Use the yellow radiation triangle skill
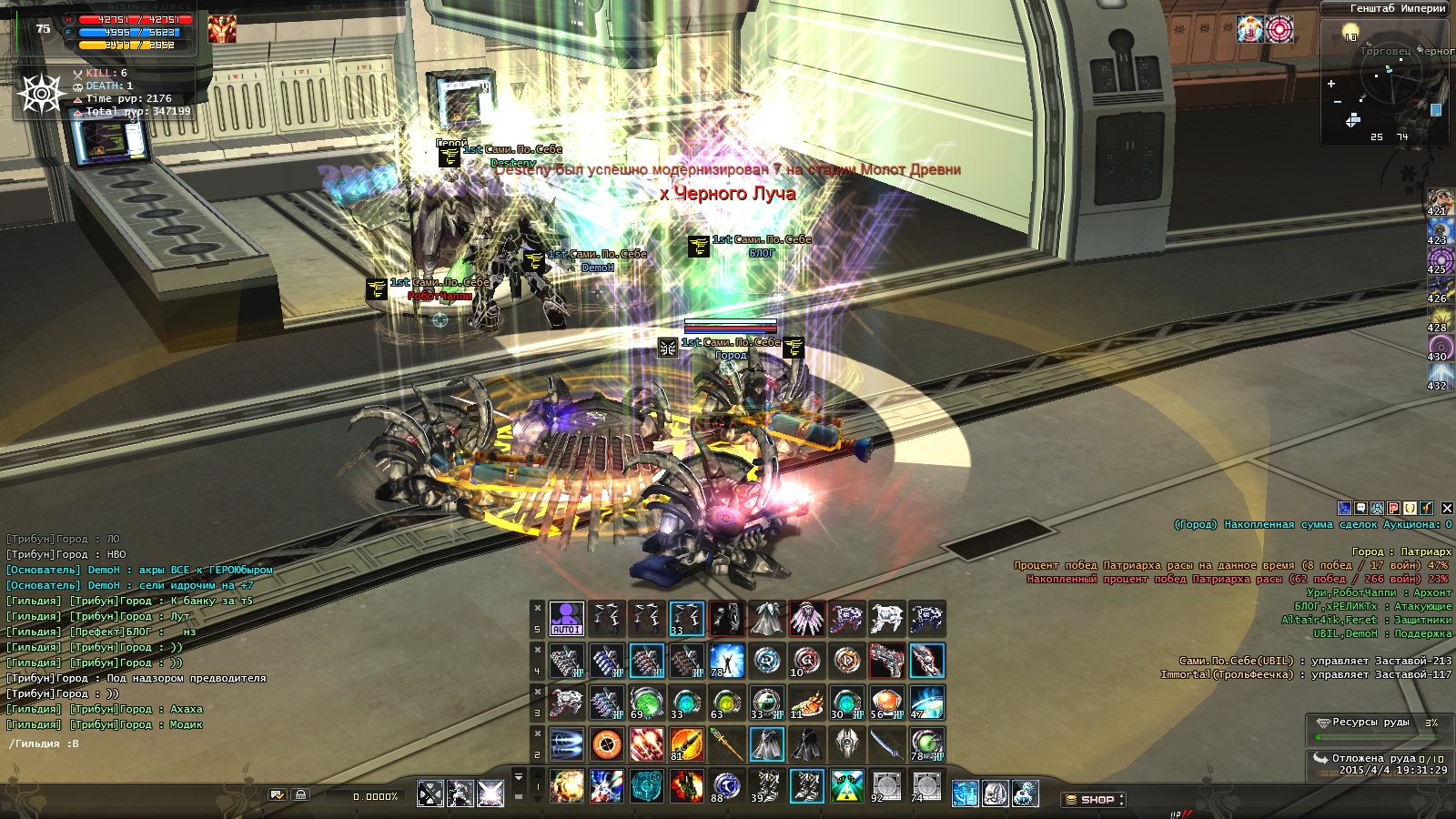This screenshot has width=1456, height=819. (x=846, y=786)
